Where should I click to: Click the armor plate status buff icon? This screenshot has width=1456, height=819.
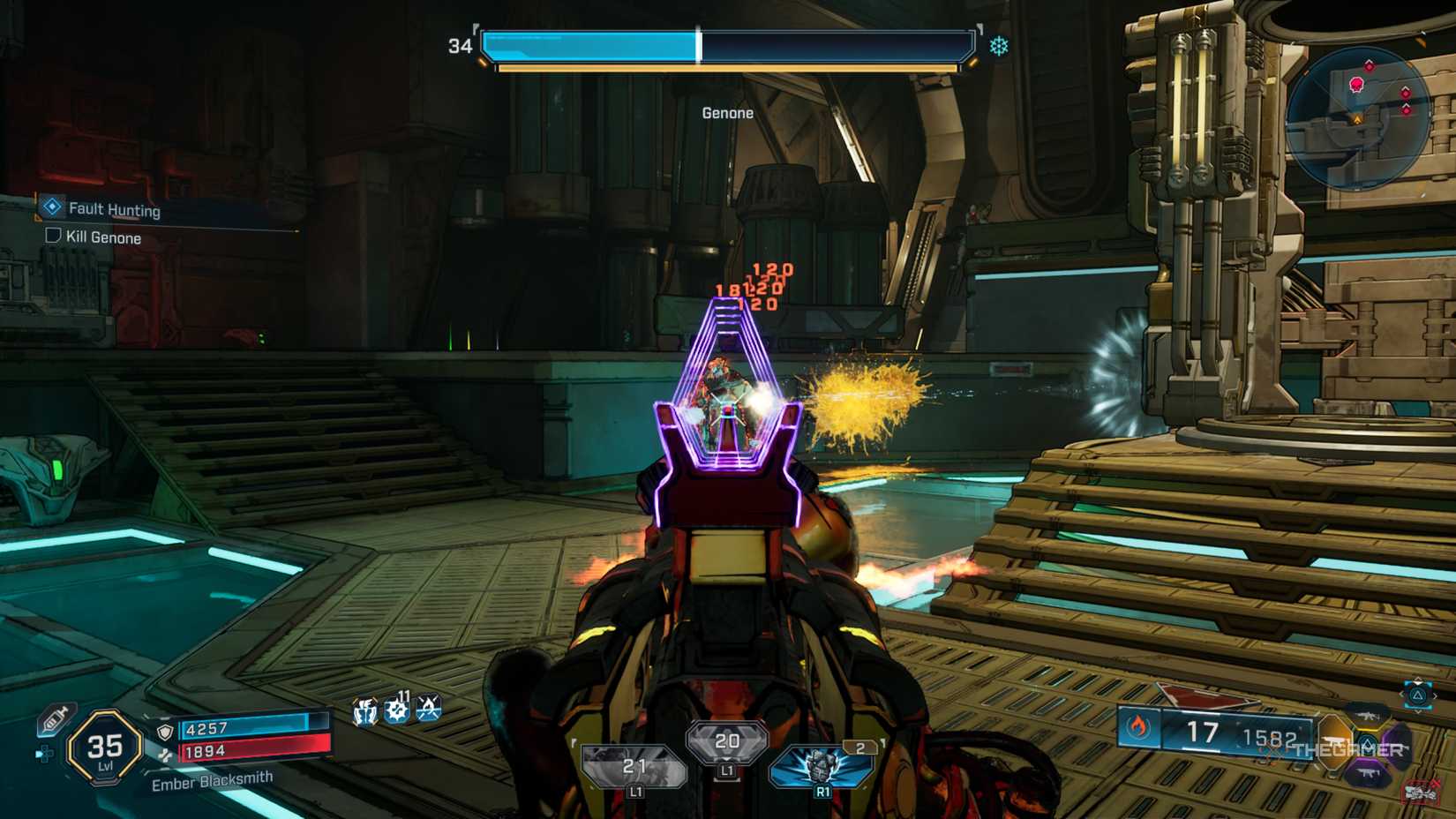click(x=364, y=711)
